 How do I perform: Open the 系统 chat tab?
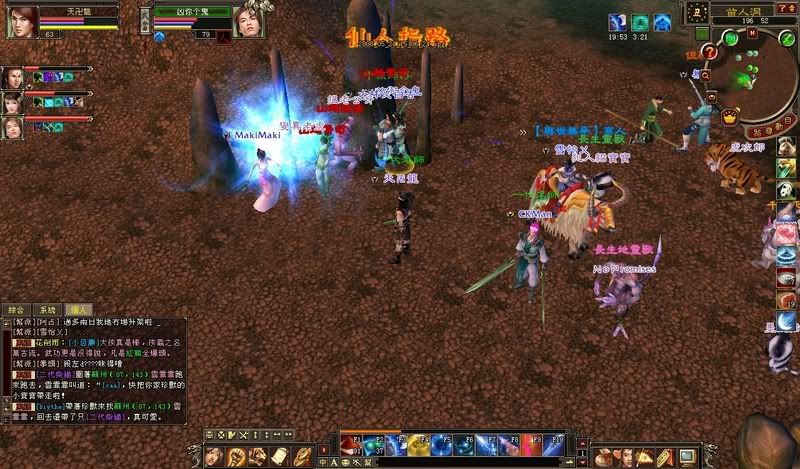pyautogui.click(x=47, y=310)
